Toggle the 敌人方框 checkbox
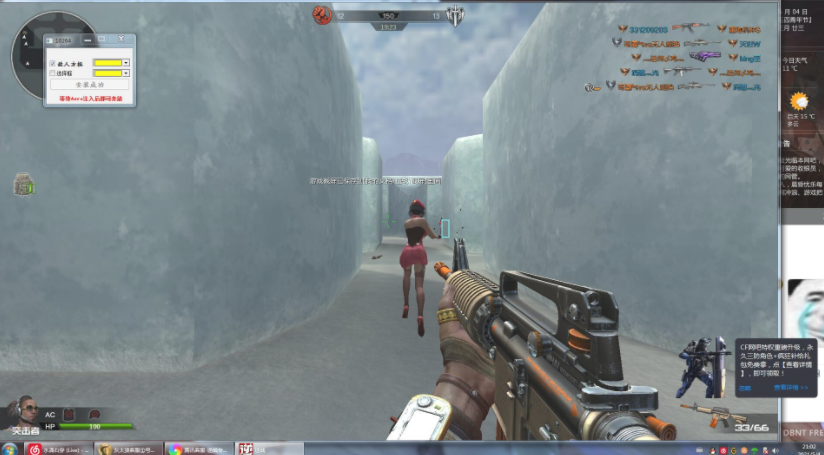The image size is (824, 455). tap(52, 63)
